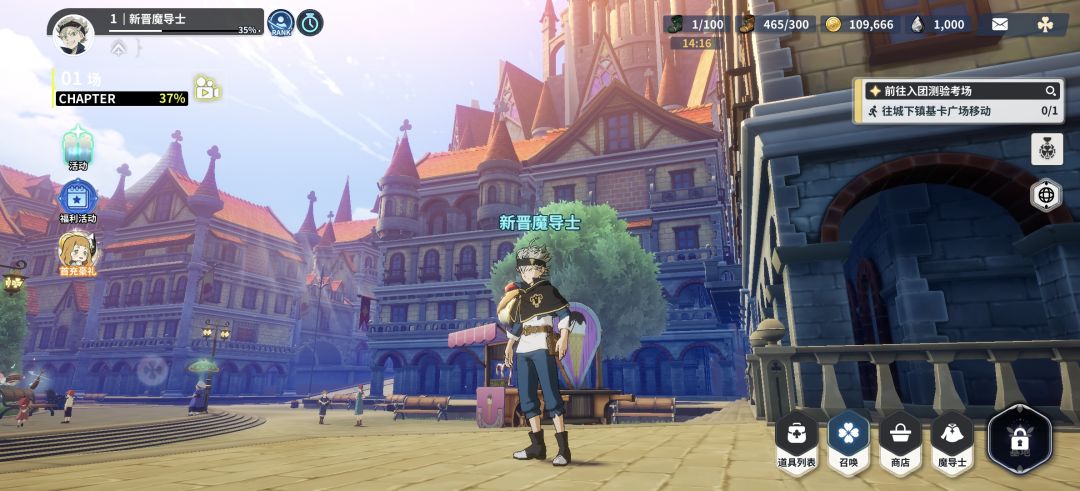Screen dimensions: 1080x491
Task: Open the globe world map icon
Action: (1046, 195)
